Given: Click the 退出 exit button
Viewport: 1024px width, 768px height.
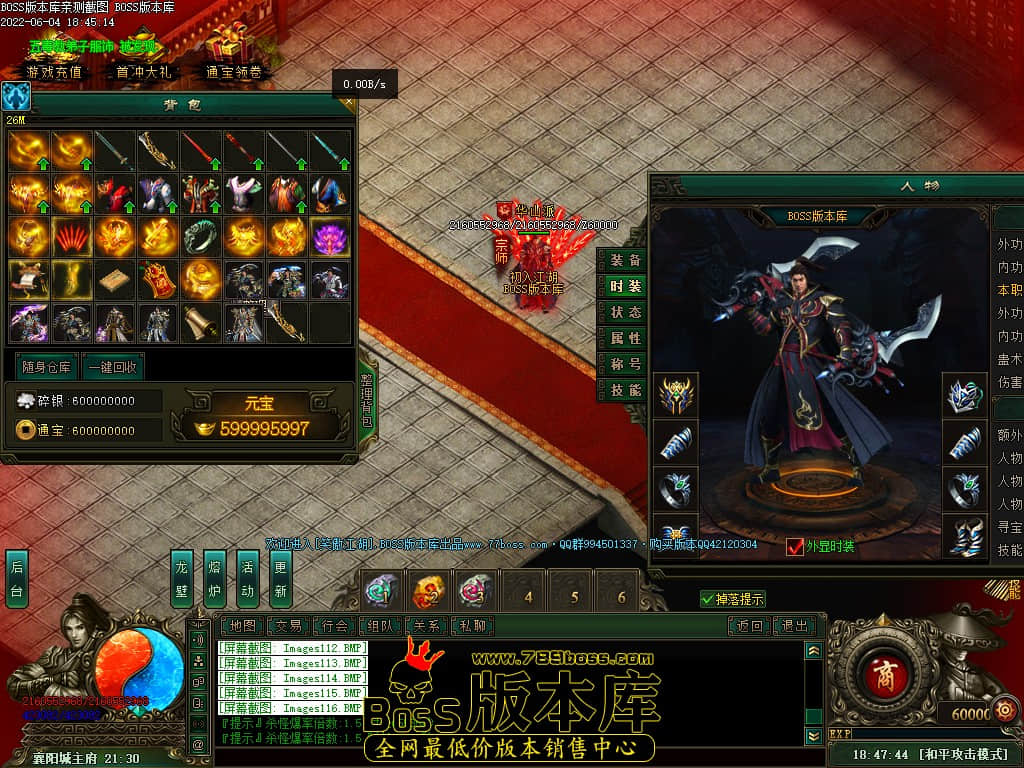Looking at the screenshot, I should point(795,626).
